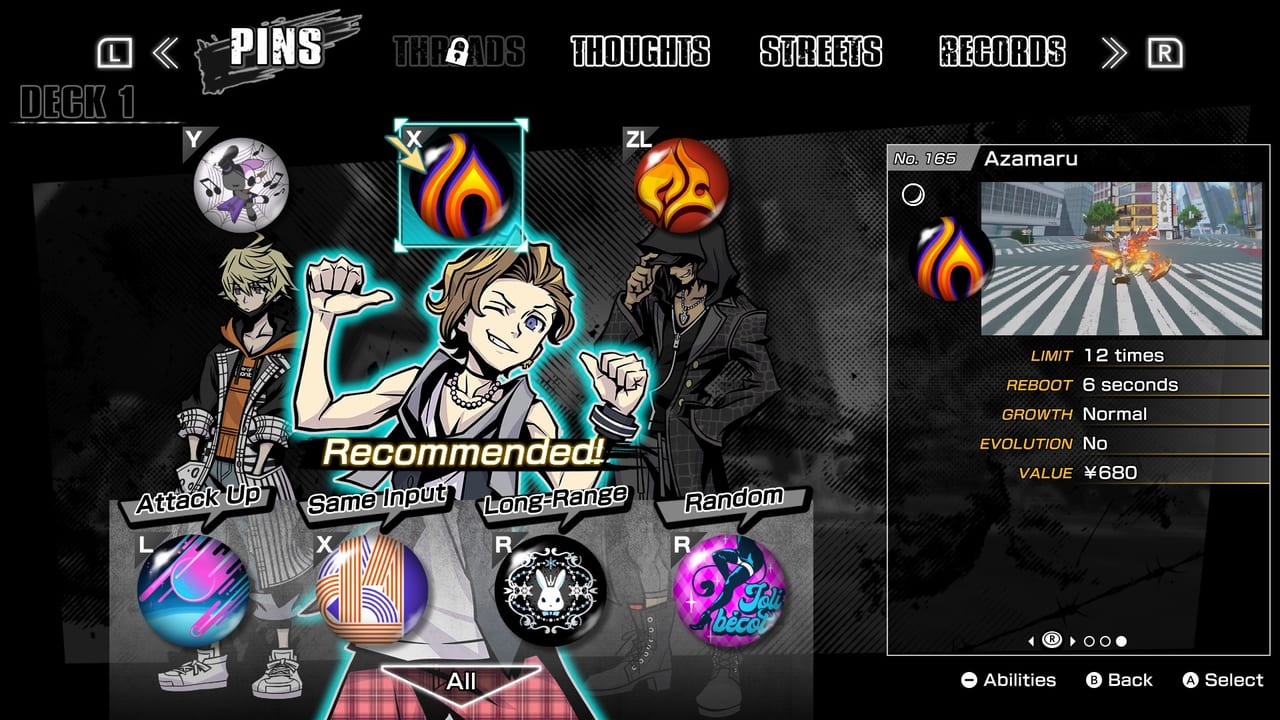Switch to the Thoughts tab
1280x720 pixels.
tap(639, 54)
